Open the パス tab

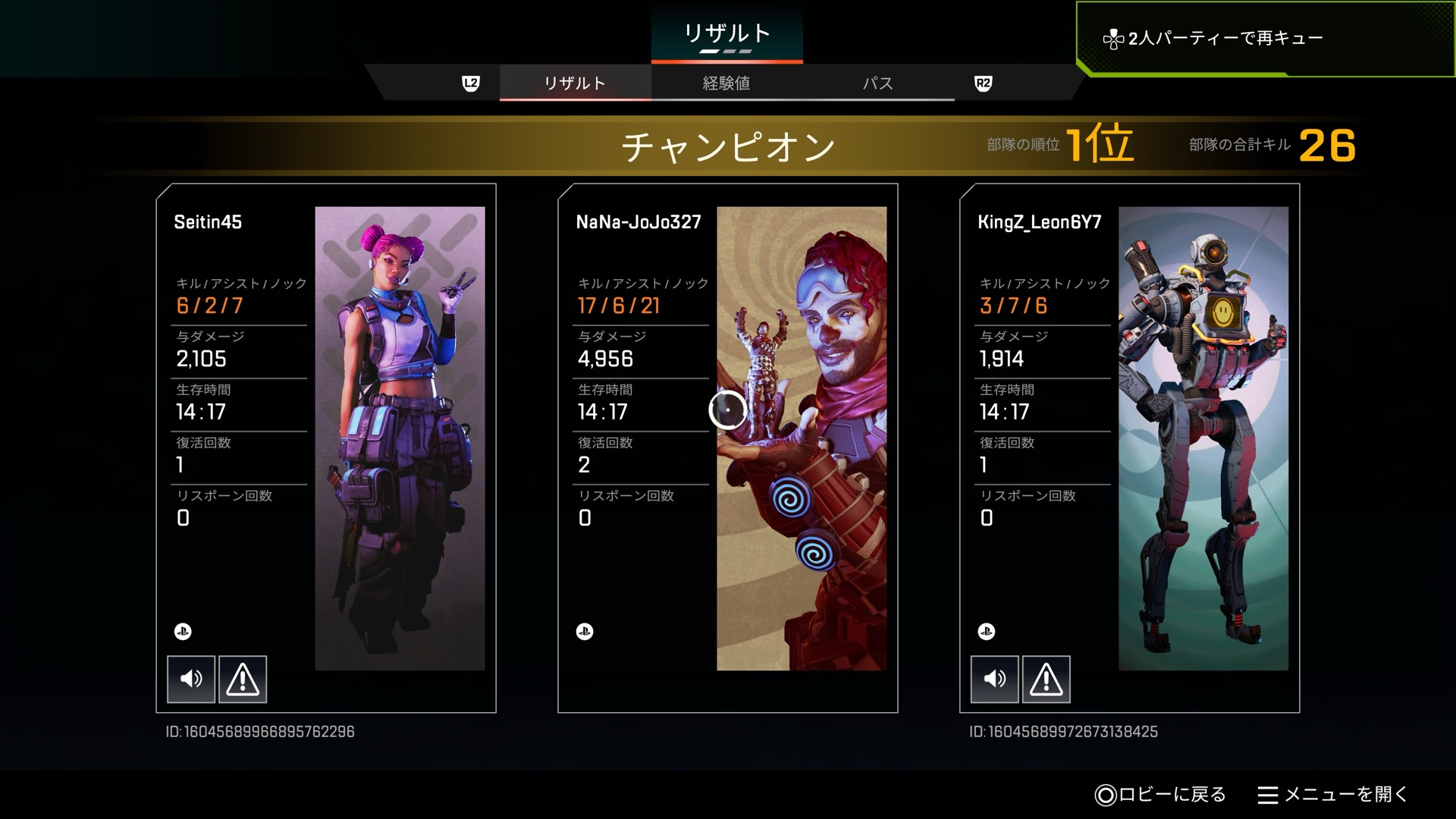coord(877,83)
